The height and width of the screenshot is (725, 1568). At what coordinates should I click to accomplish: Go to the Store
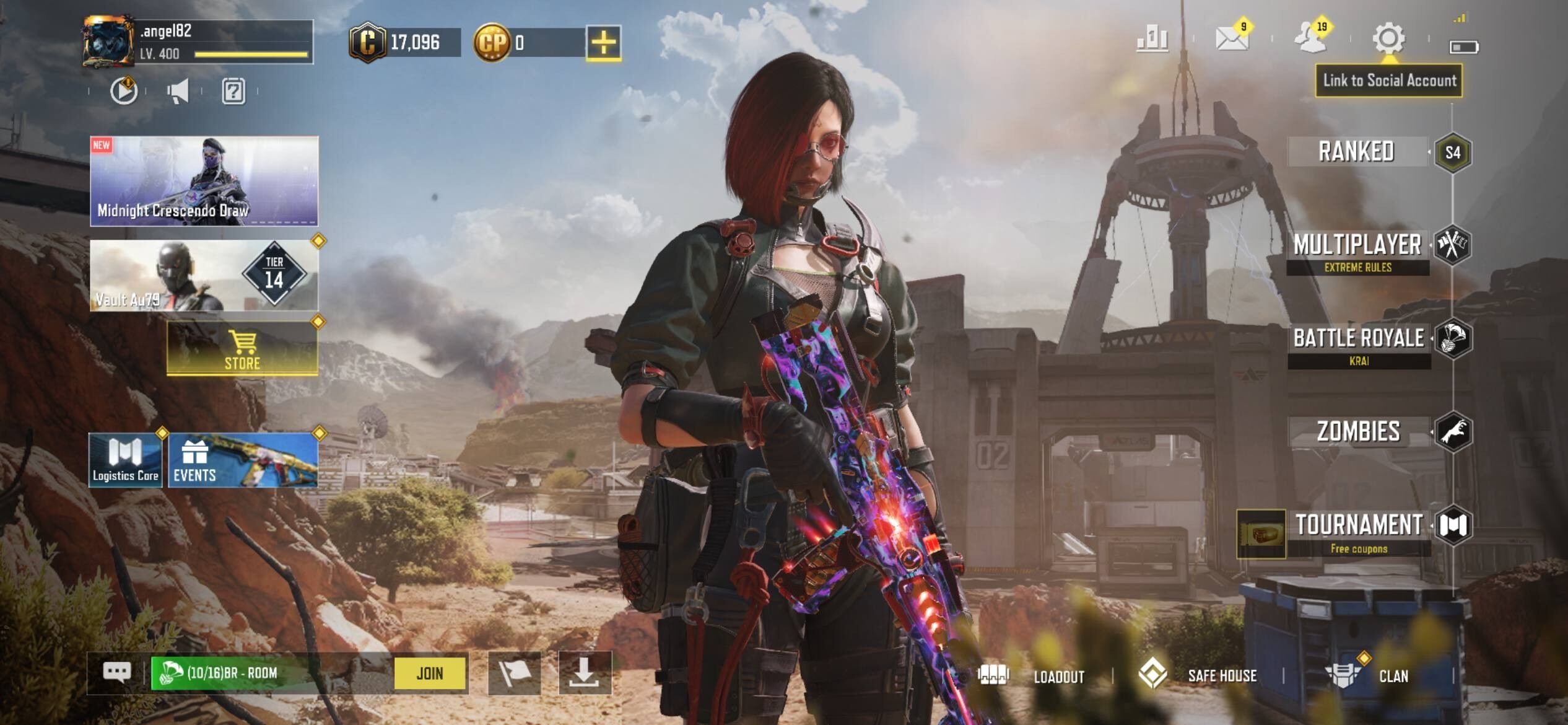242,348
